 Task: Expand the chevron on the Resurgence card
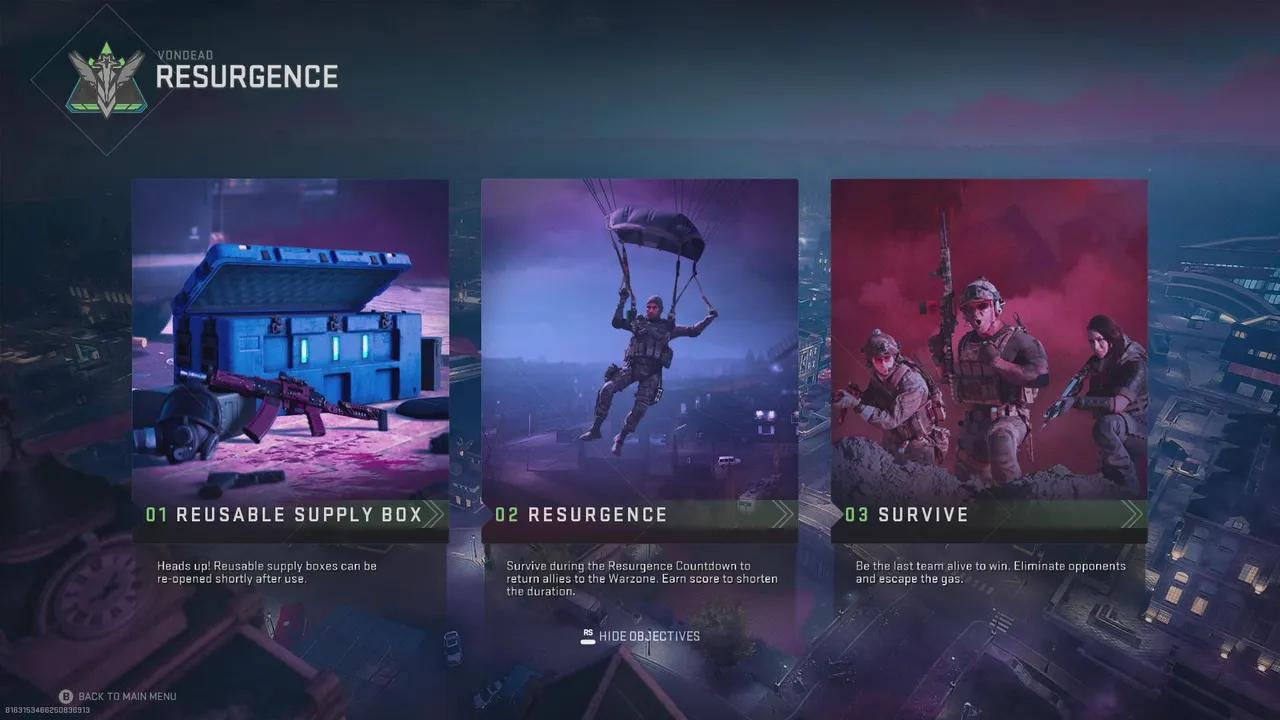click(785, 515)
